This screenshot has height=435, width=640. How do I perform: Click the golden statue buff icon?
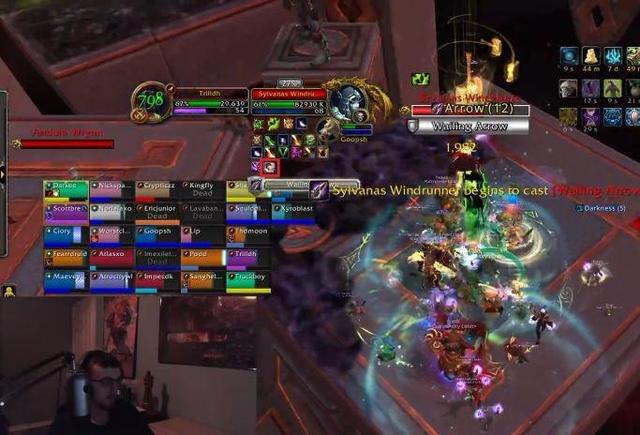pyautogui.click(x=590, y=57)
